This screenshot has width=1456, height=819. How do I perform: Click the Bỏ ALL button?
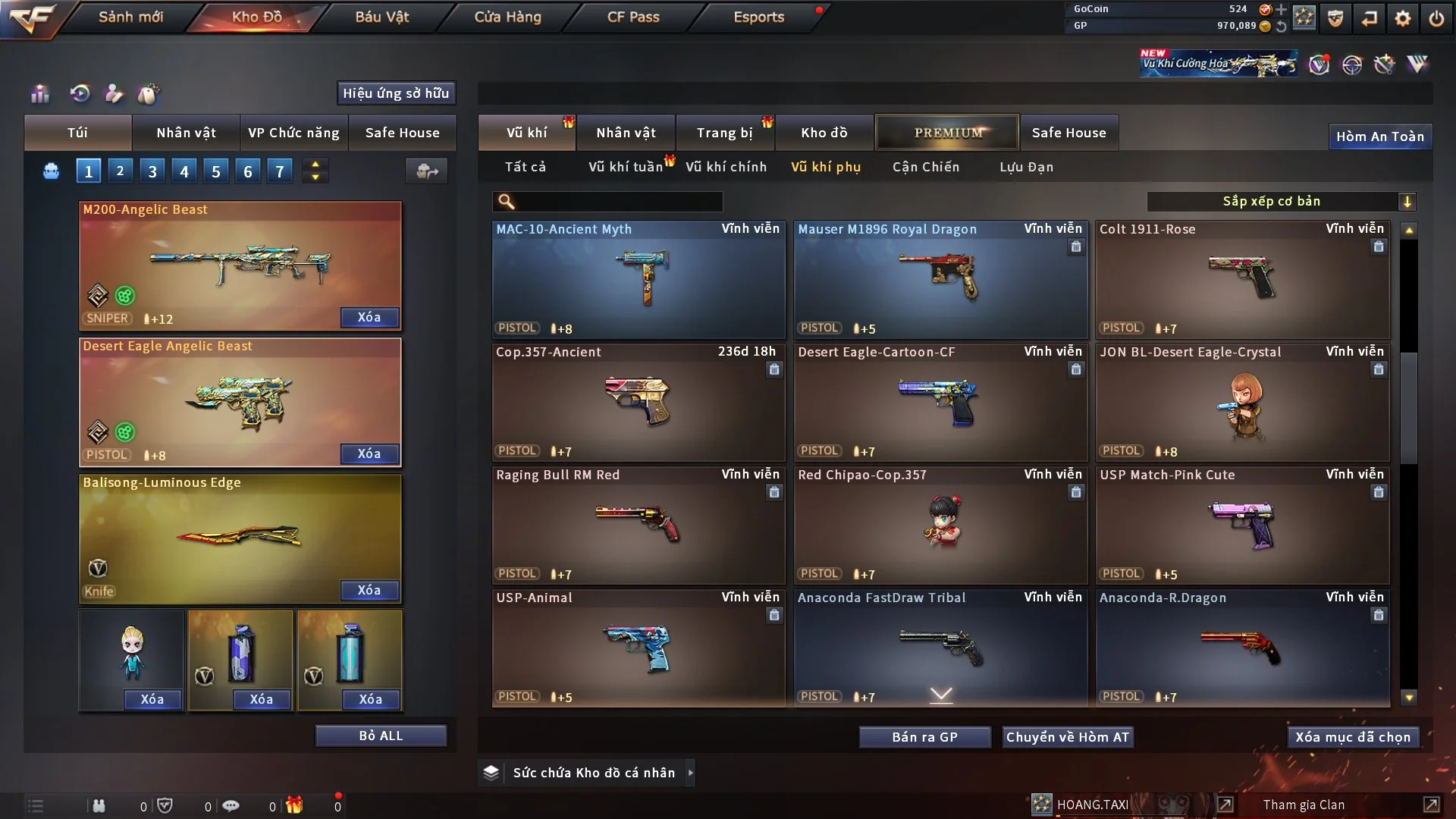pos(381,736)
